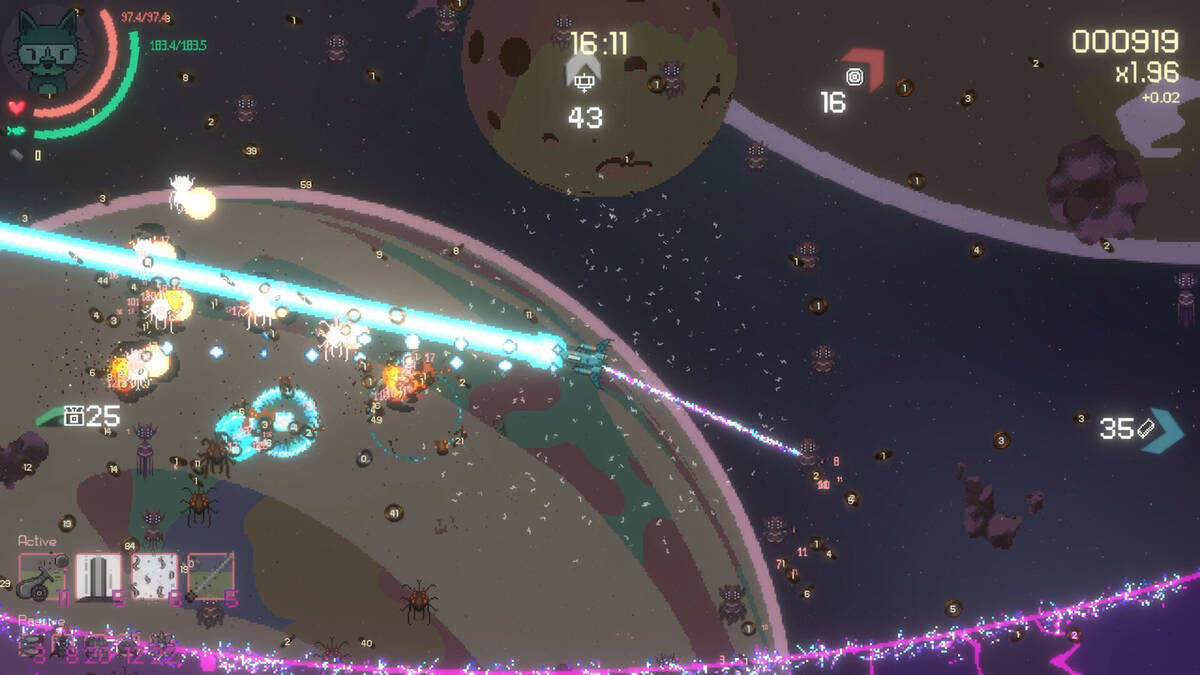This screenshot has height=675, width=1200.
Task: Activate the diagonal laser beam weapon slot
Action: click(x=210, y=577)
